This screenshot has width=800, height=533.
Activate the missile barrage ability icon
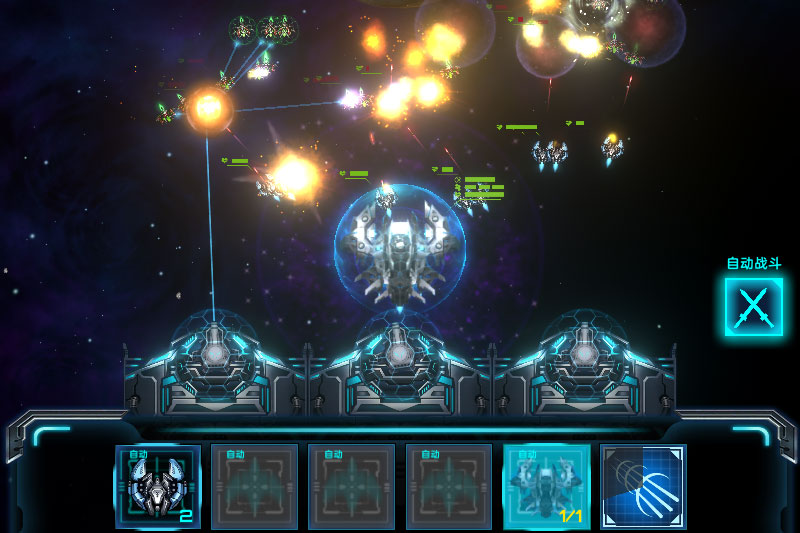[643, 486]
